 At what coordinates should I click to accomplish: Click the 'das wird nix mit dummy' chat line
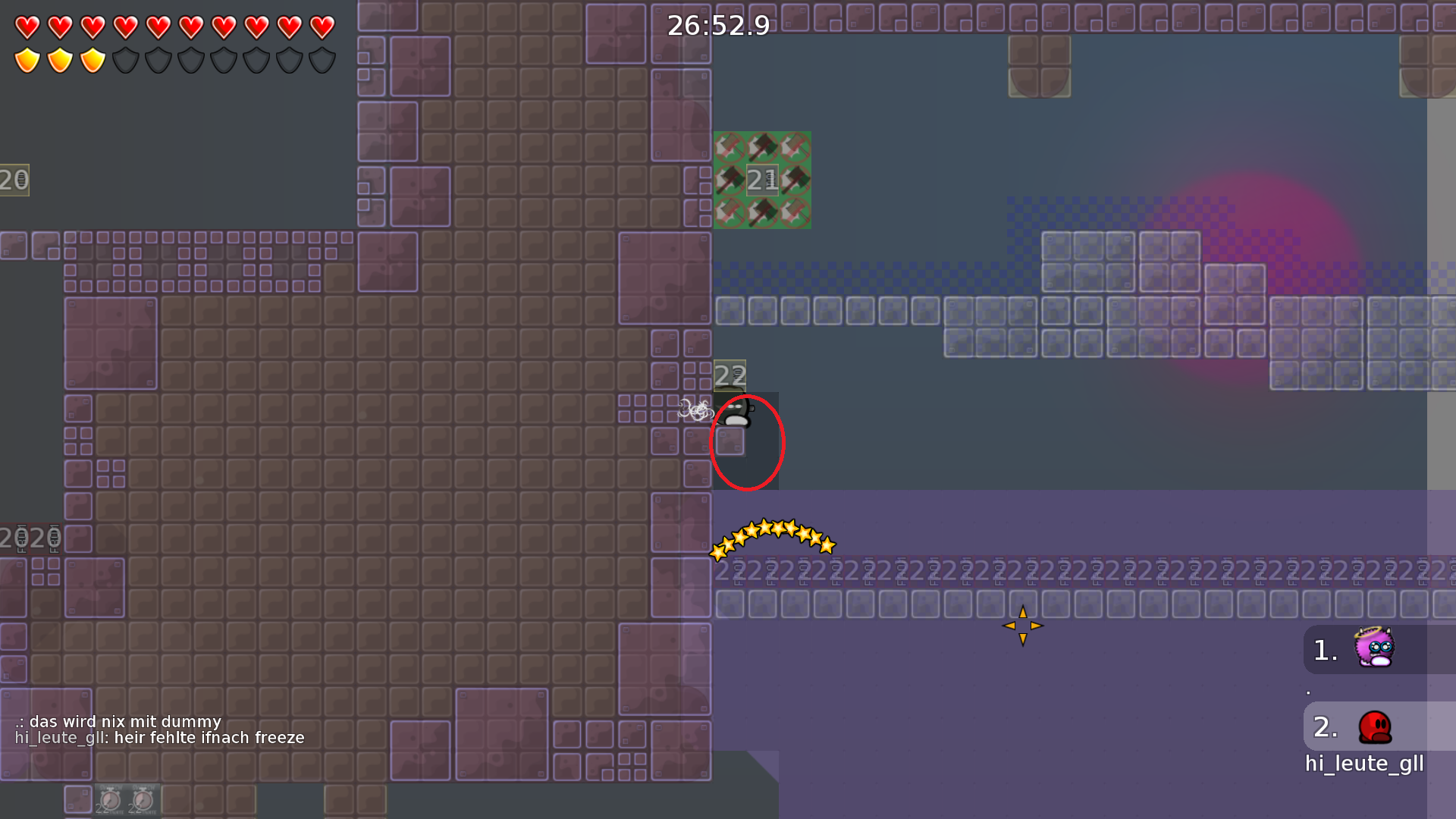click(x=118, y=721)
